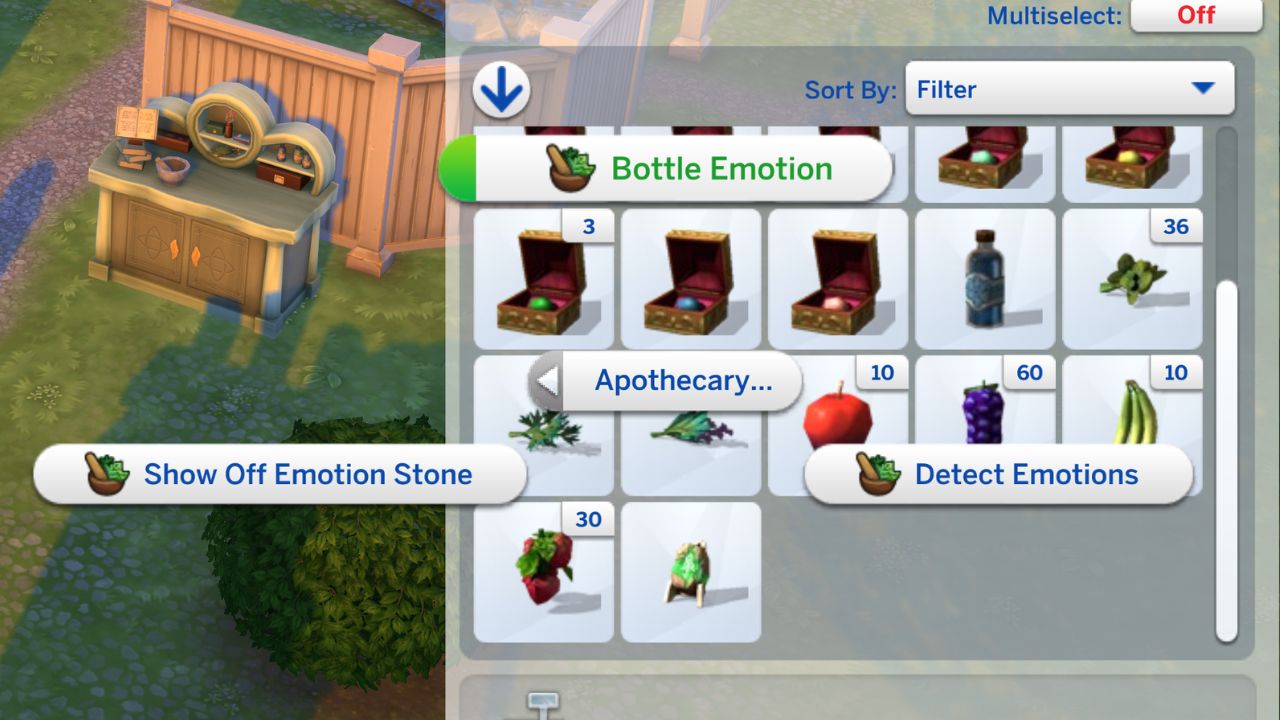
Task: Select the treasure chest with green emotion stone
Action: [x=543, y=278]
